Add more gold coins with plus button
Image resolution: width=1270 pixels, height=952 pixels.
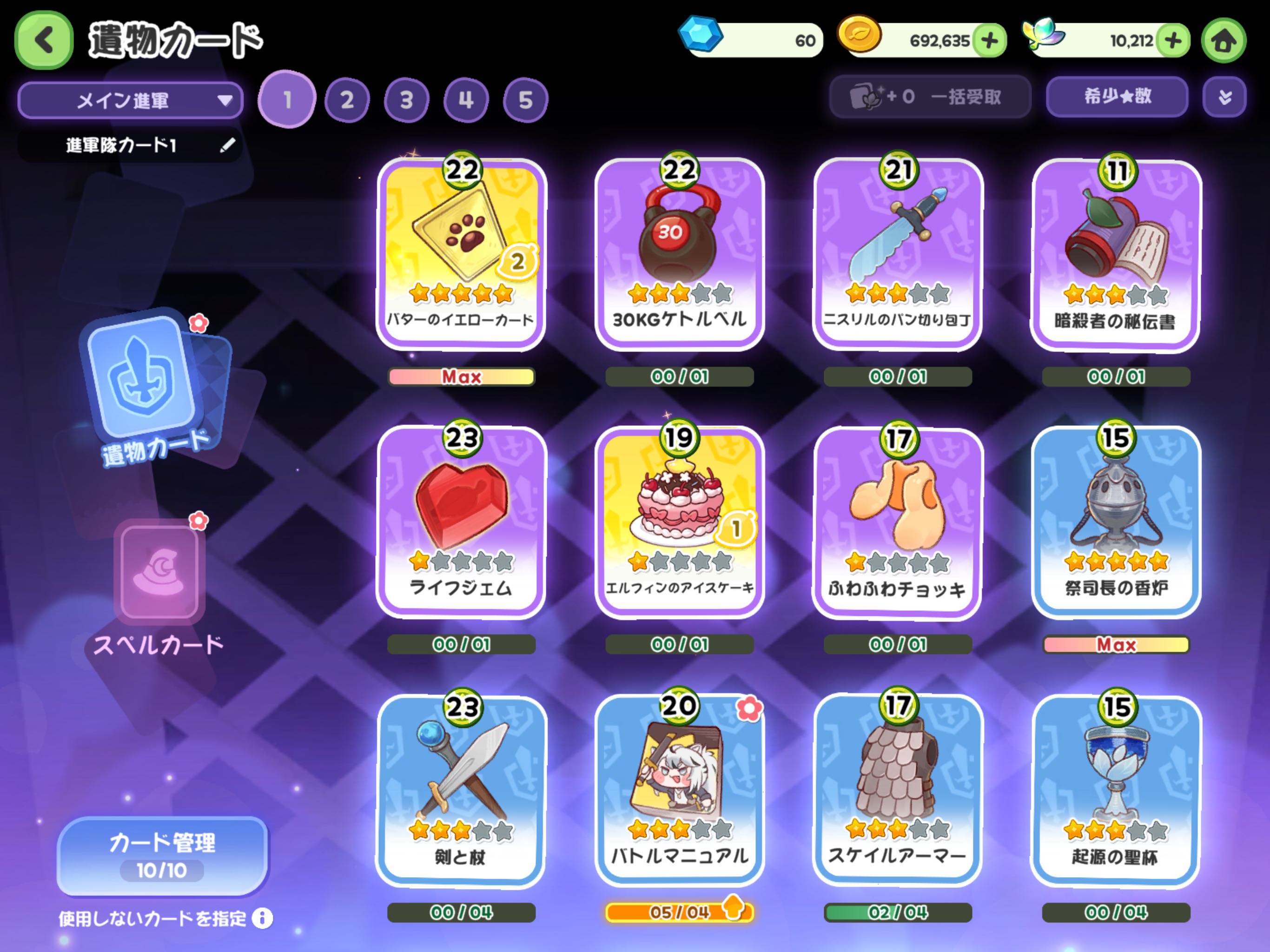click(989, 41)
